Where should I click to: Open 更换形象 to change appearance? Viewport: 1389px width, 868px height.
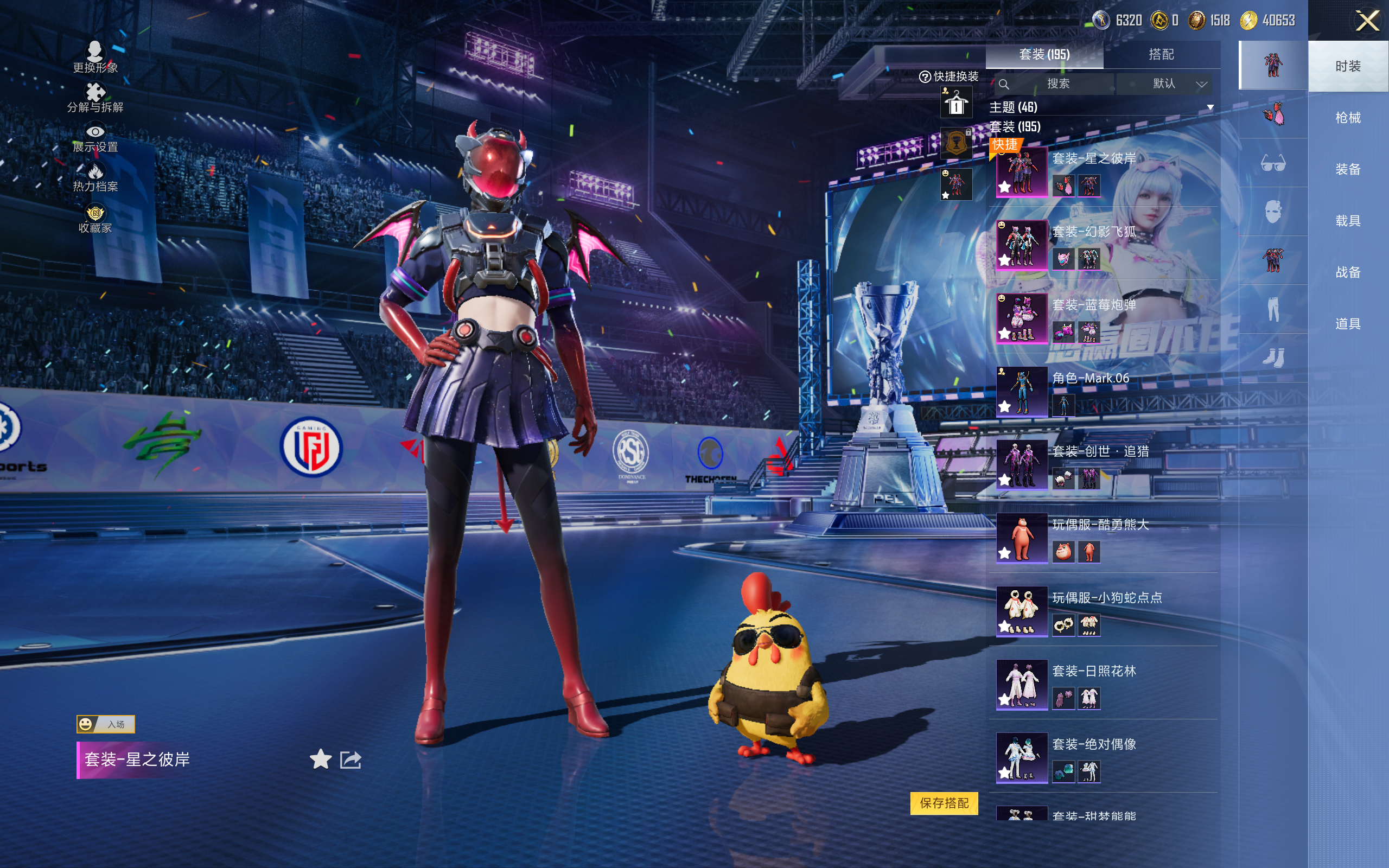(95, 58)
